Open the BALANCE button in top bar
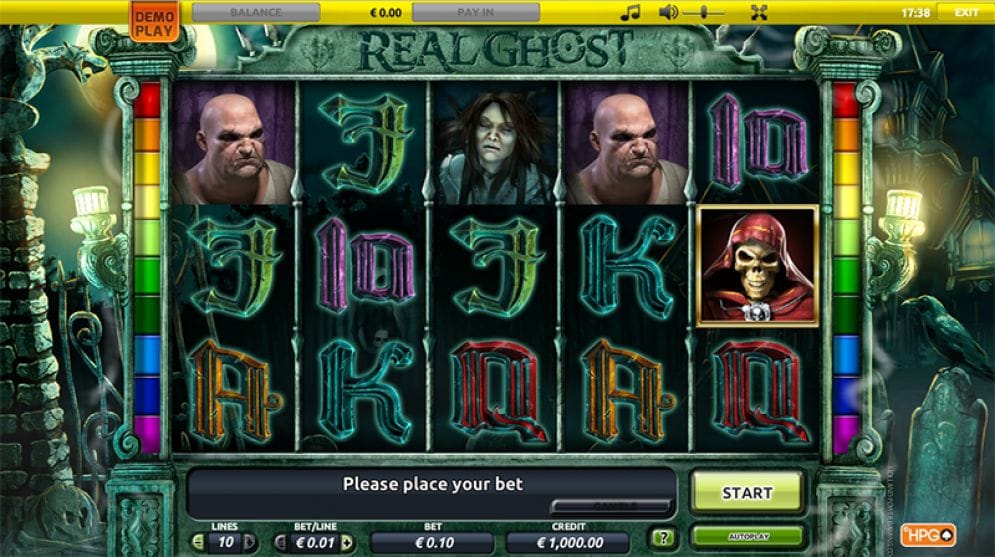The width and height of the screenshot is (995, 557). tap(256, 13)
